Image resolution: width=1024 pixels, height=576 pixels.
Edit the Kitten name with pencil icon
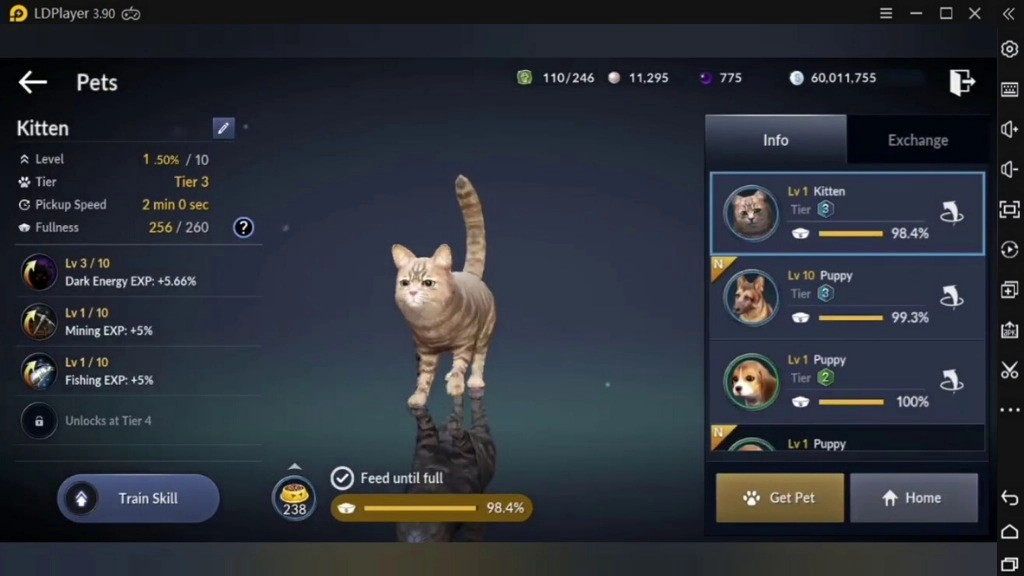223,128
